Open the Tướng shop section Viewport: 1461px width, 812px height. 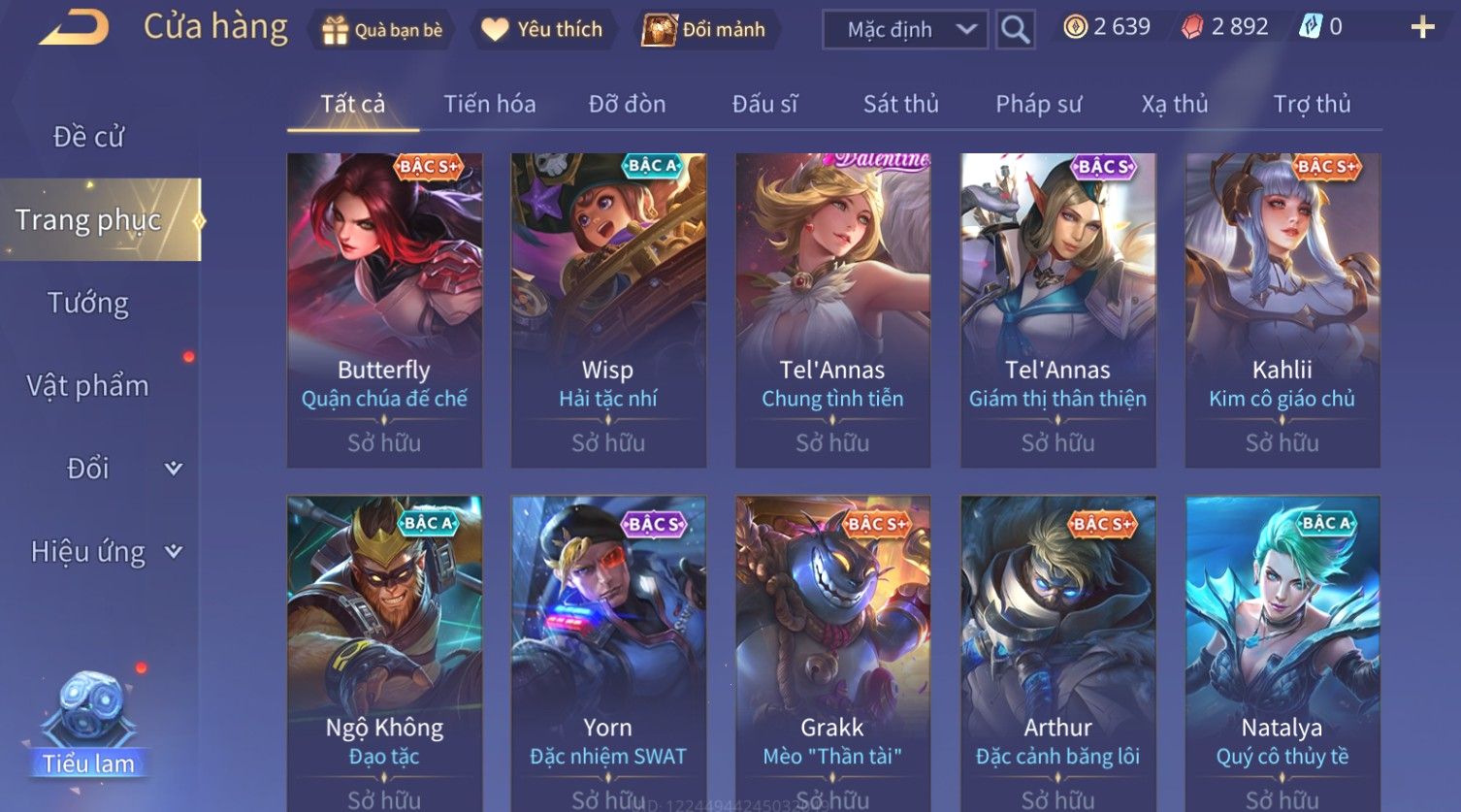tap(88, 303)
